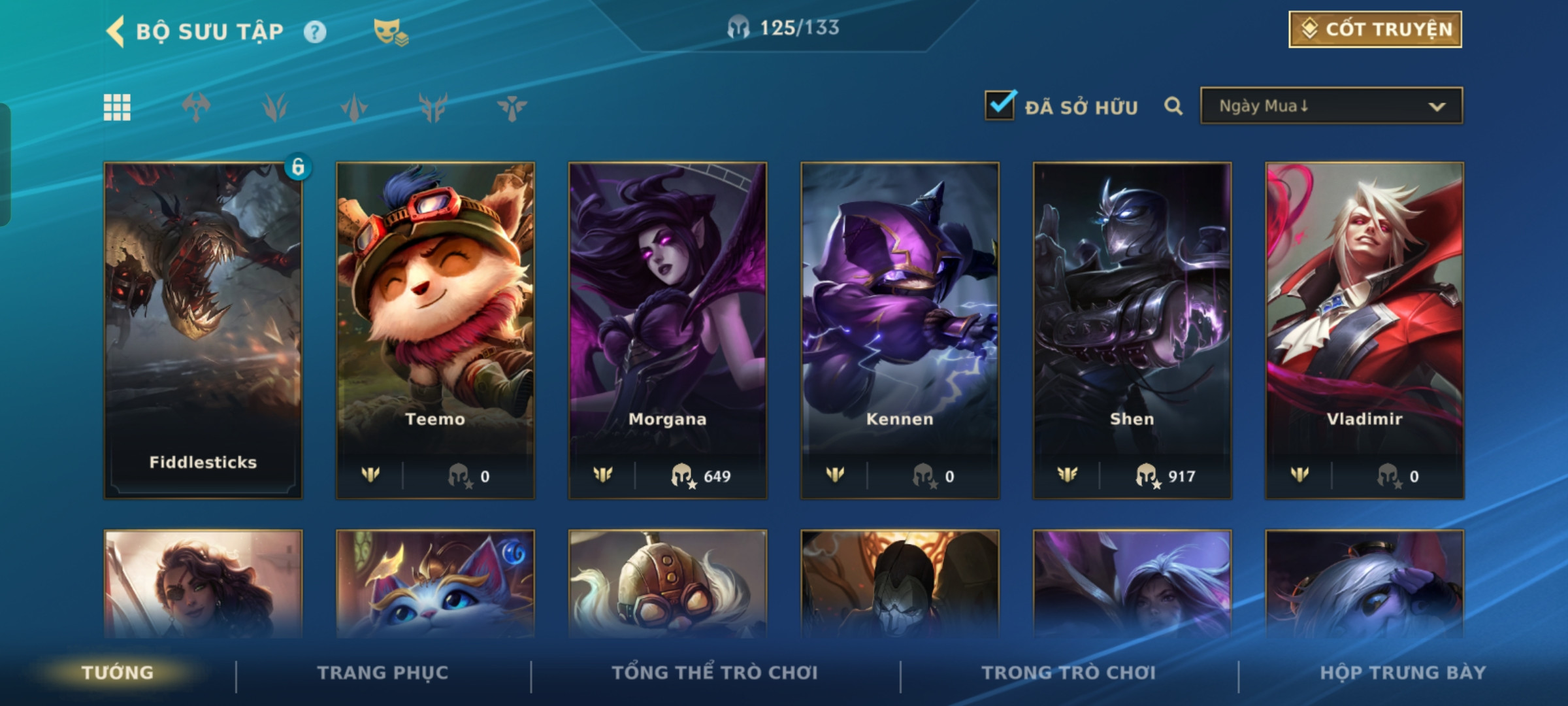The image size is (1568, 706).
Task: Select the Teemo champion card
Action: pyautogui.click(x=435, y=330)
